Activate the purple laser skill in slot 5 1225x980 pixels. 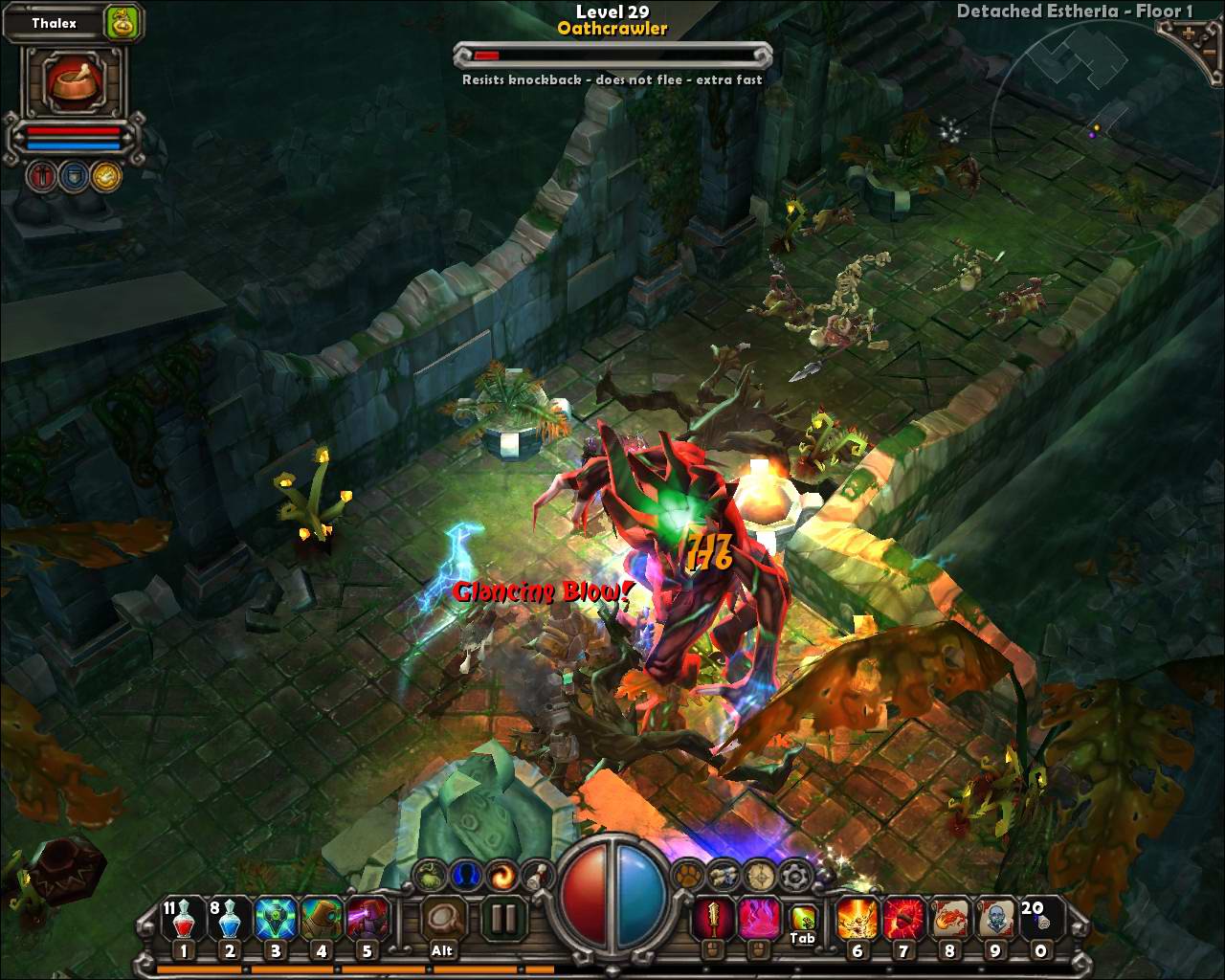click(367, 921)
